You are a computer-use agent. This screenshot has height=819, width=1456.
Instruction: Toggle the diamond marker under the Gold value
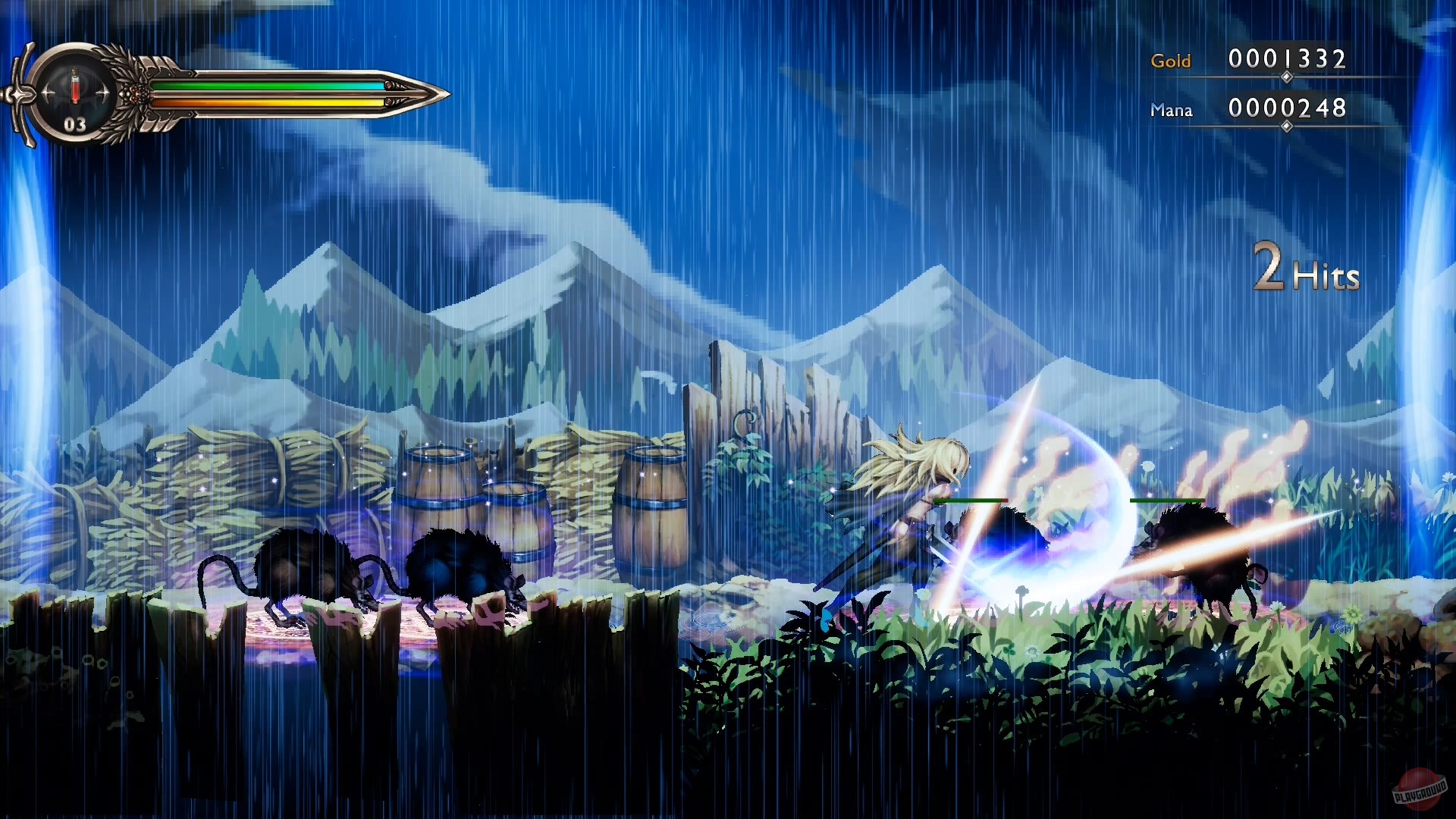(1285, 77)
